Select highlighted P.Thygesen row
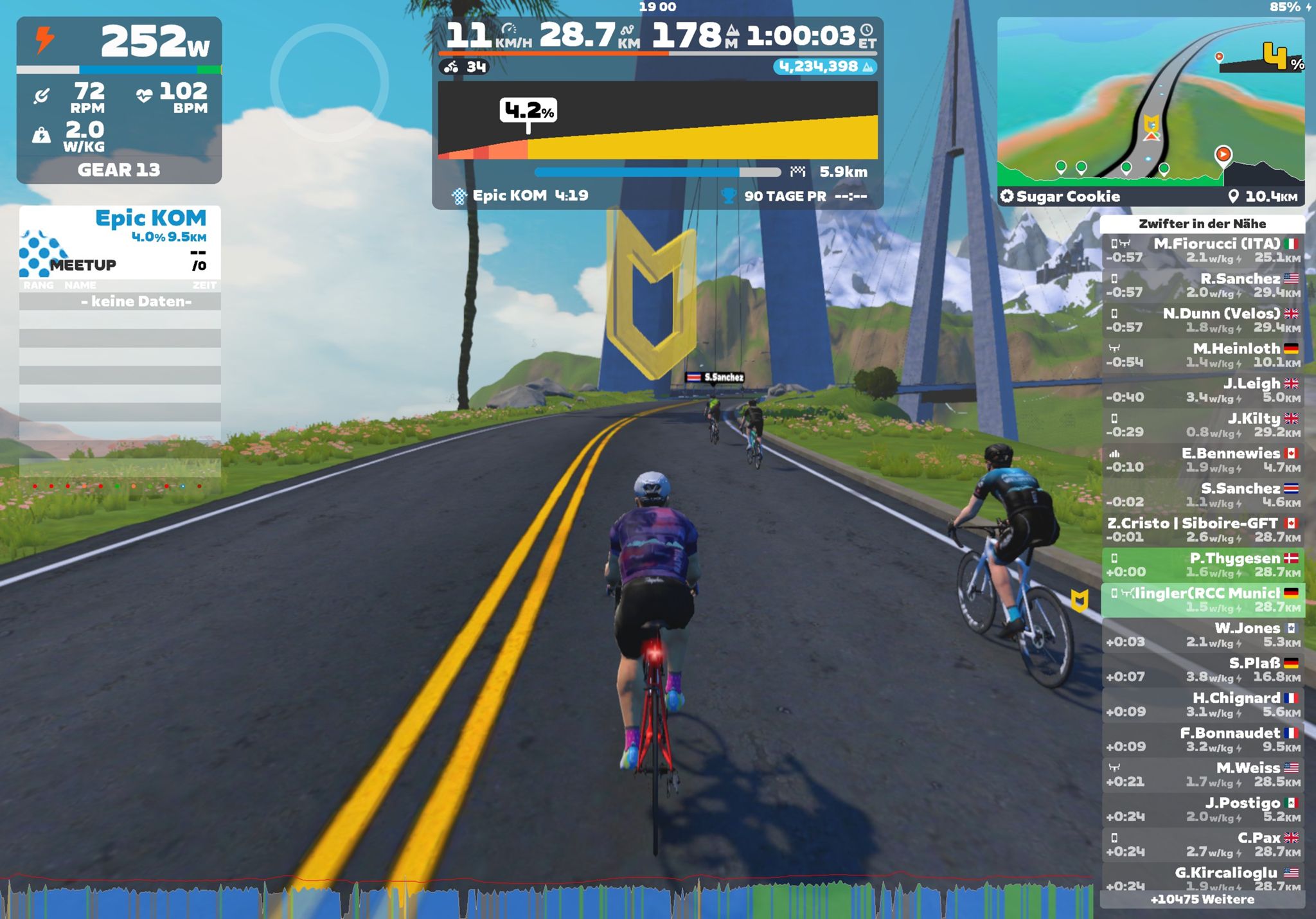Viewport: 1316px width, 919px height. [x=1202, y=564]
